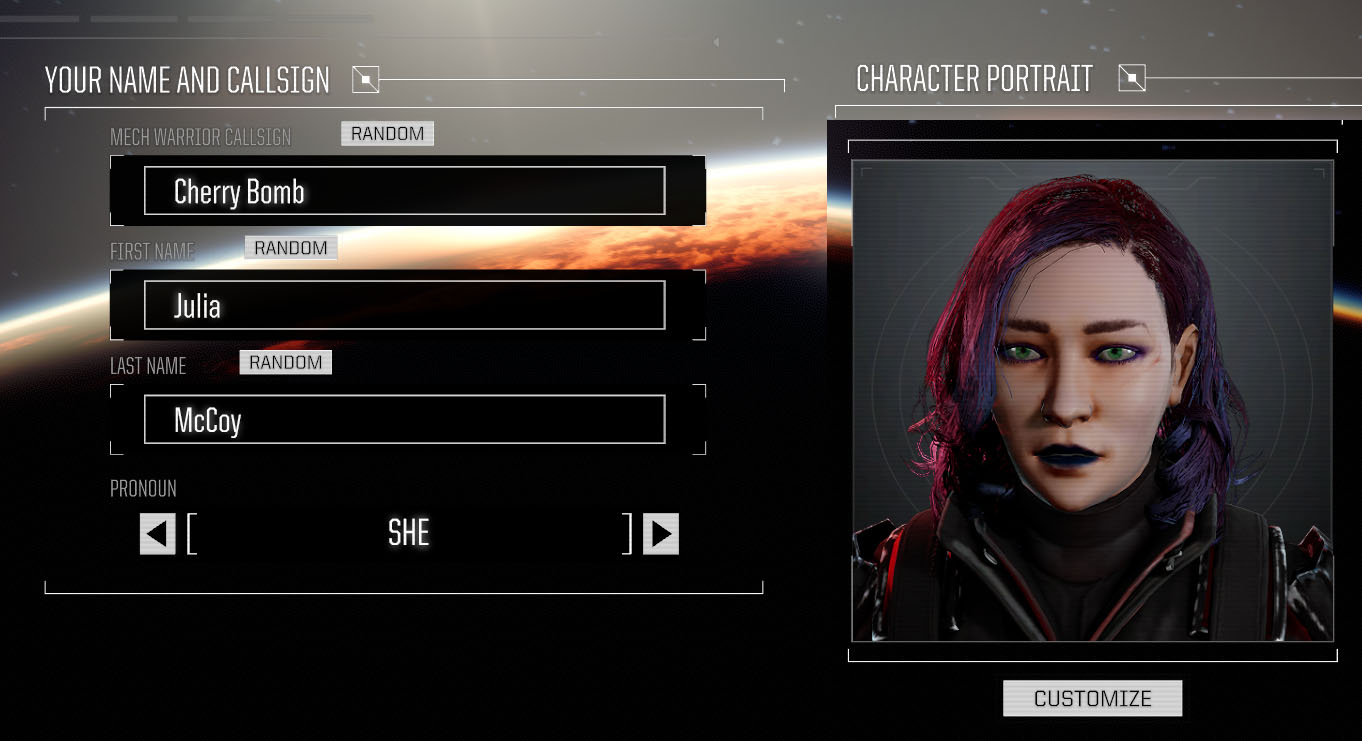
Task: Randomize the Mech Warrior callsign
Action: tap(387, 134)
